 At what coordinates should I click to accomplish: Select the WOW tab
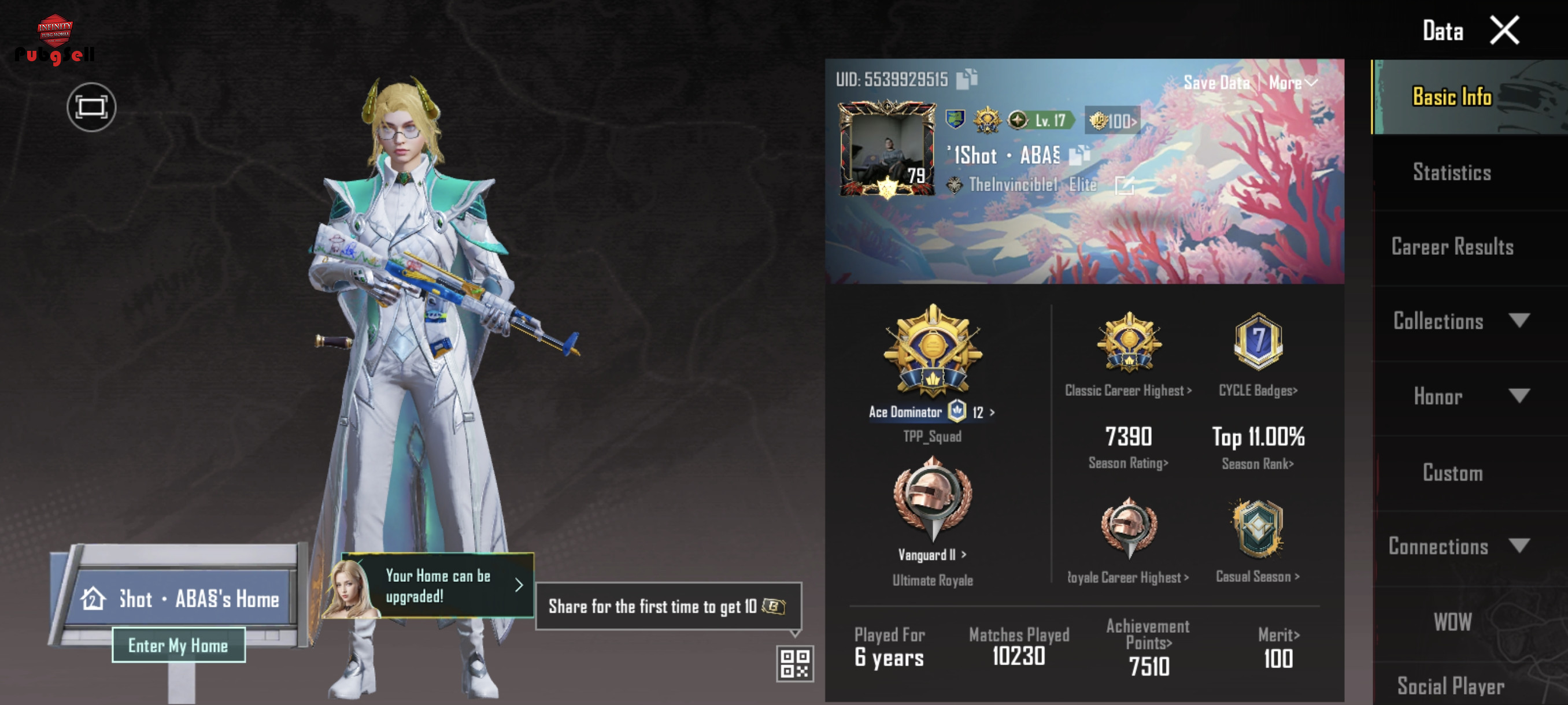coord(1452,622)
